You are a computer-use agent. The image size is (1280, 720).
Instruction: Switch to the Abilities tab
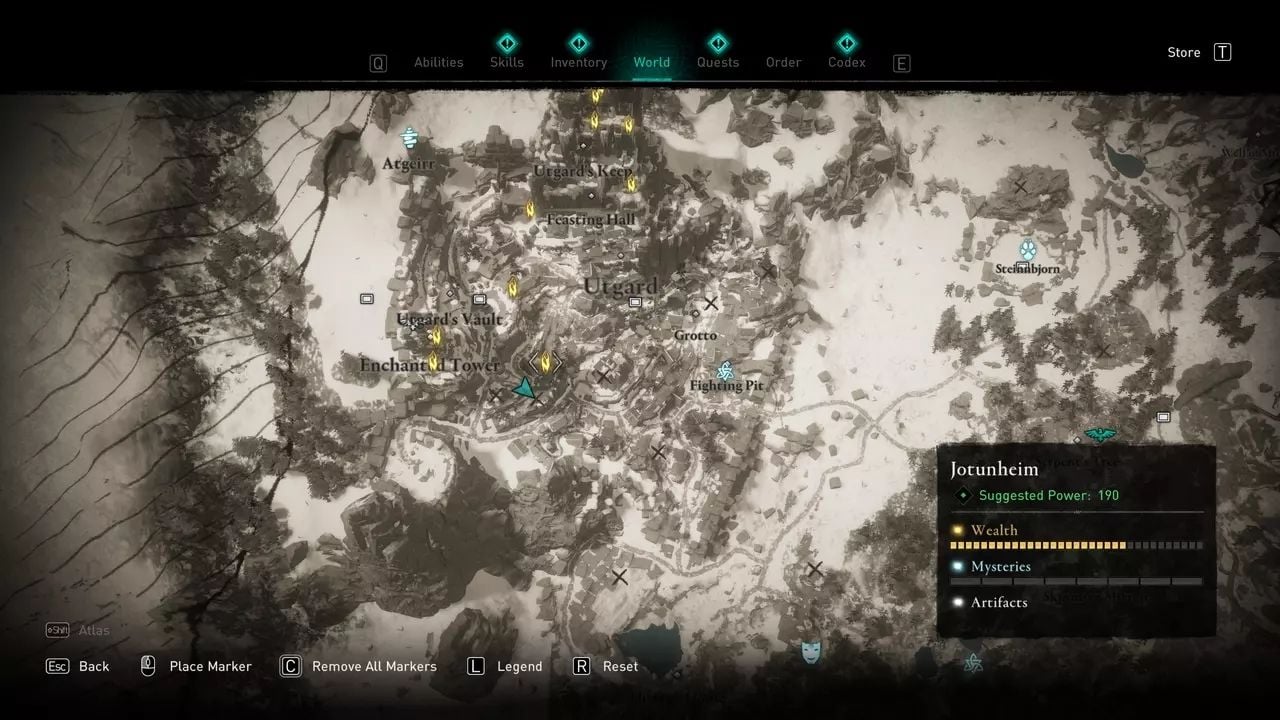pos(438,62)
